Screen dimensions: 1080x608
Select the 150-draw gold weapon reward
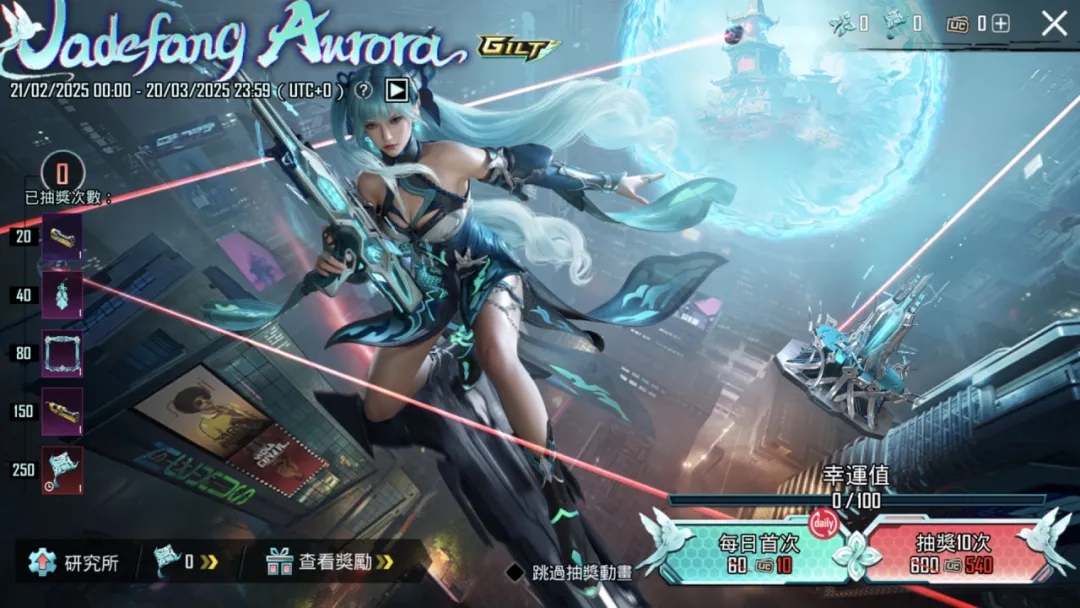click(x=62, y=411)
